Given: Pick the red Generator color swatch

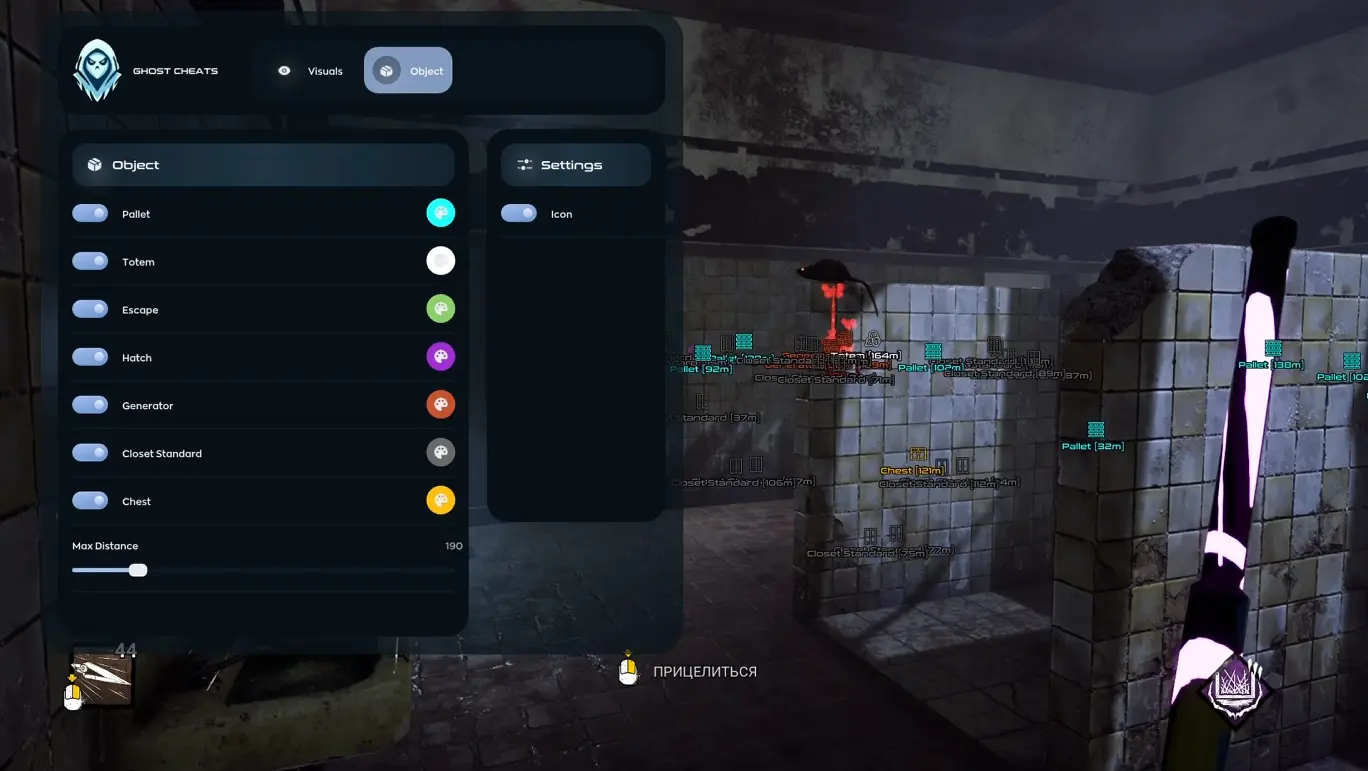Looking at the screenshot, I should tap(441, 404).
